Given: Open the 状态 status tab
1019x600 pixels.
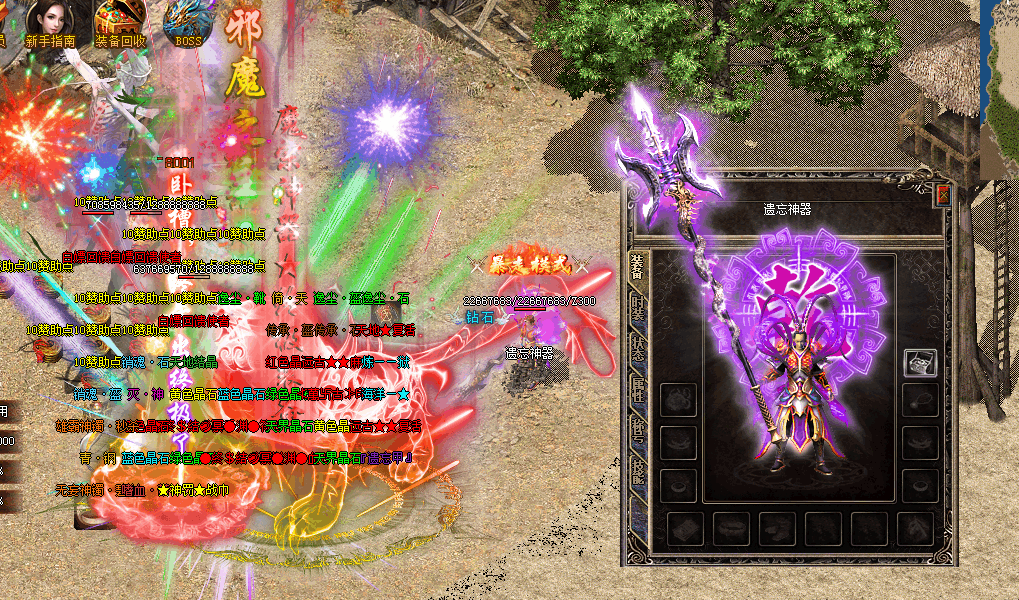Looking at the screenshot, I should point(636,348).
